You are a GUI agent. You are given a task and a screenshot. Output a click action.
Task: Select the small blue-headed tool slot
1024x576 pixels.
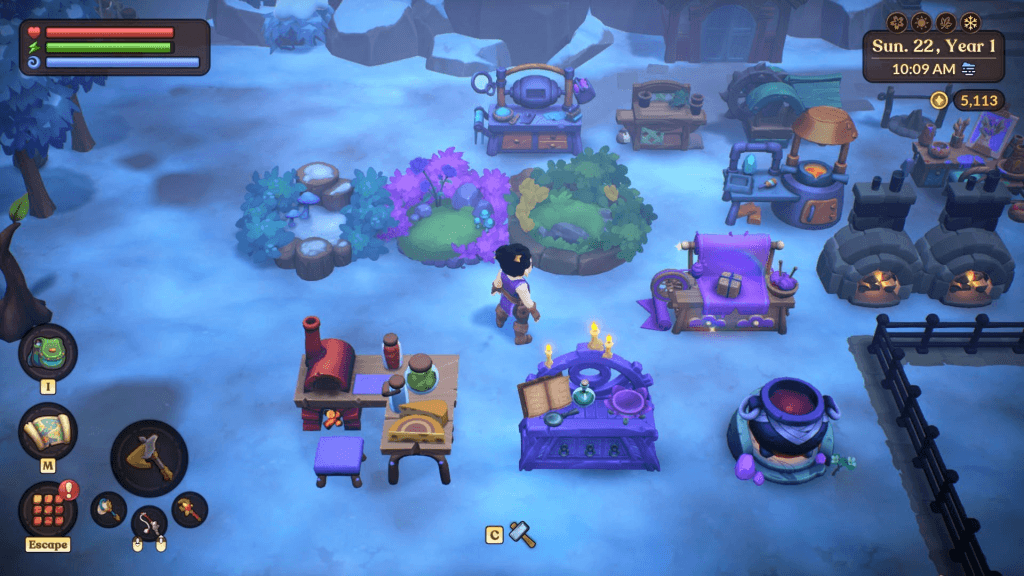pos(108,509)
